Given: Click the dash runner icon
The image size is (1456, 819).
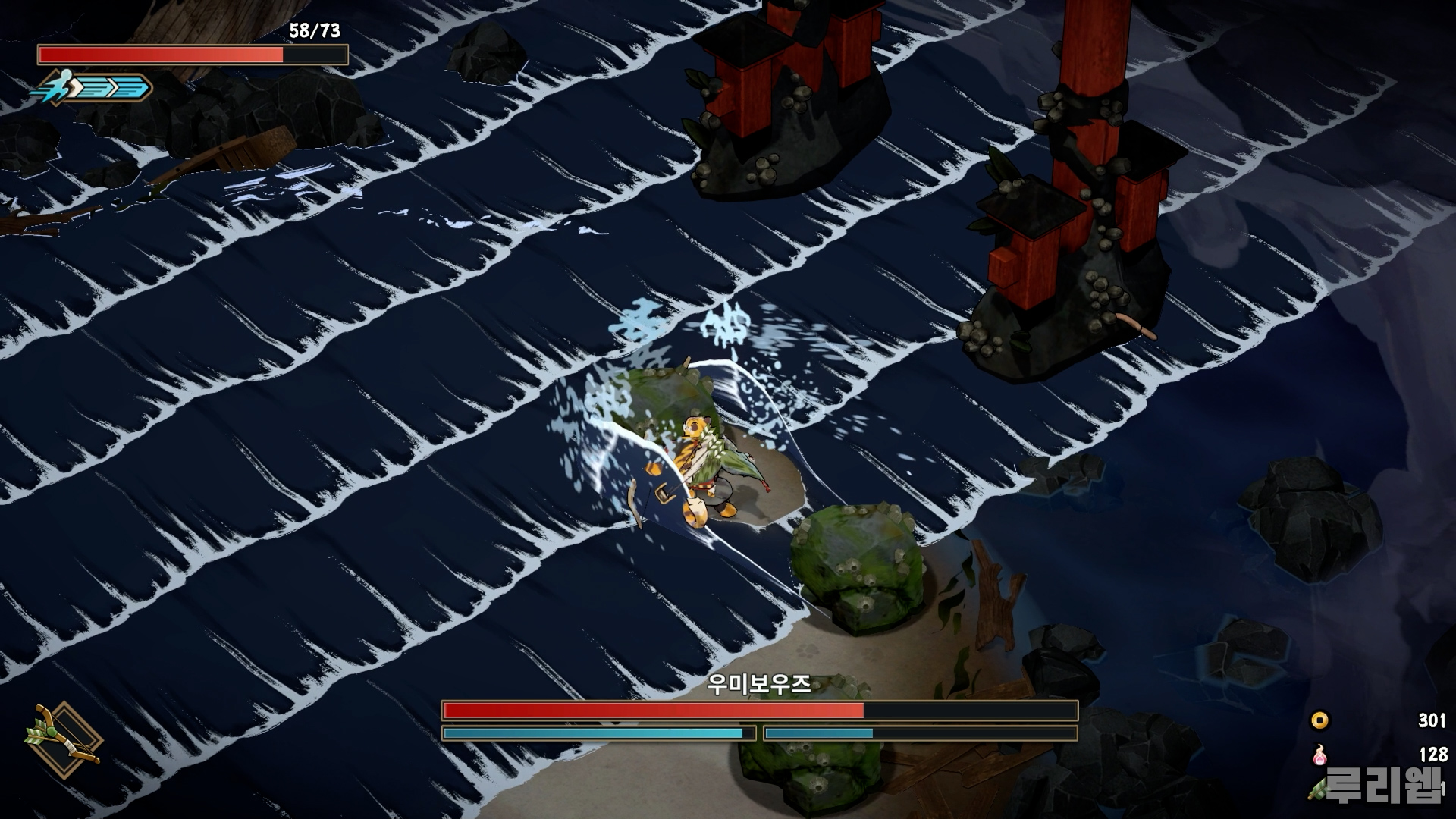Looking at the screenshot, I should 58,87.
